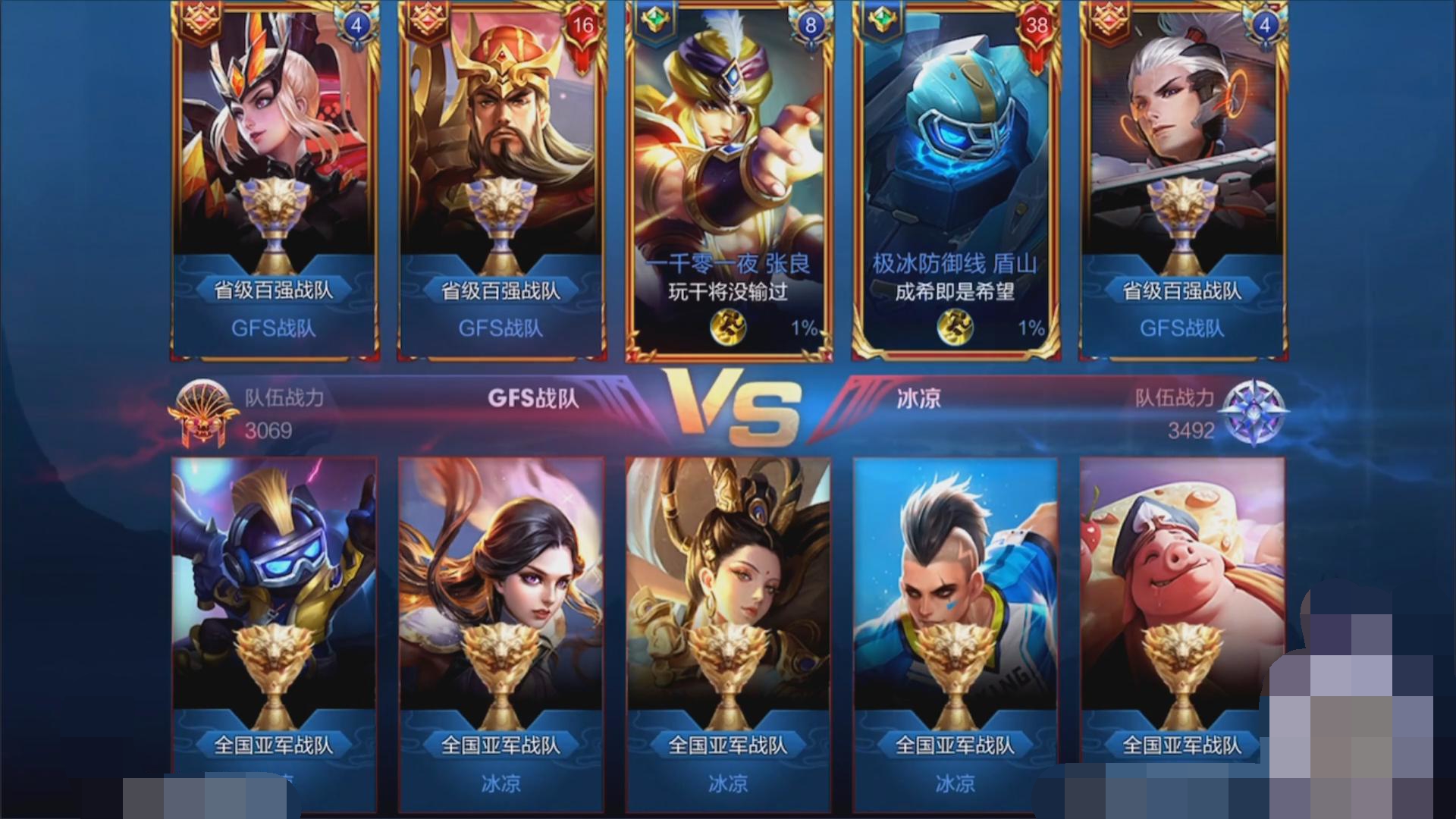Screen dimensions: 1456x819
Task: Choose the goggled robot with yellow mohawk card
Action: point(274,607)
